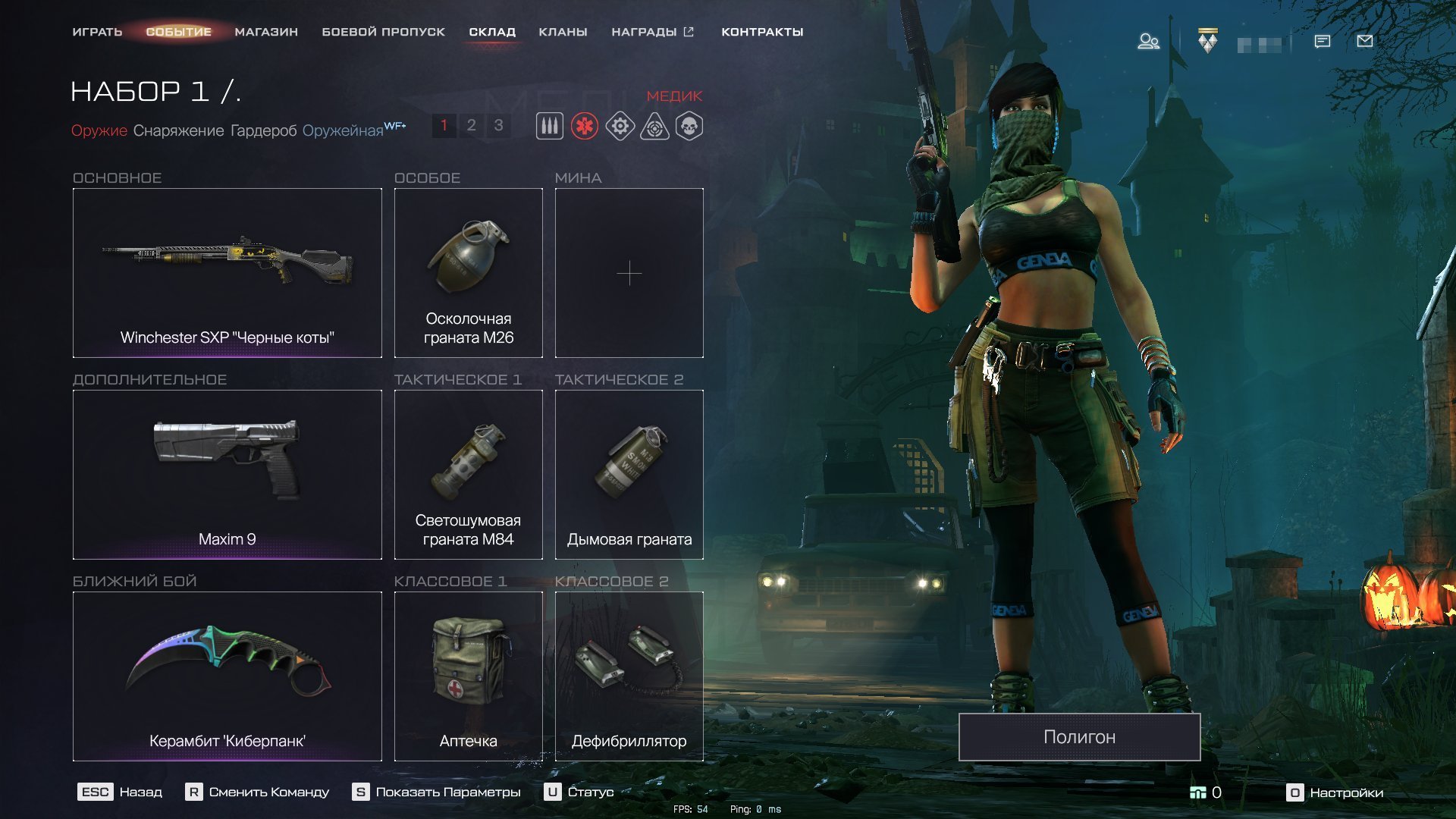Open the МАГАЗИН shop menu
The height and width of the screenshot is (819, 1456).
(x=266, y=32)
